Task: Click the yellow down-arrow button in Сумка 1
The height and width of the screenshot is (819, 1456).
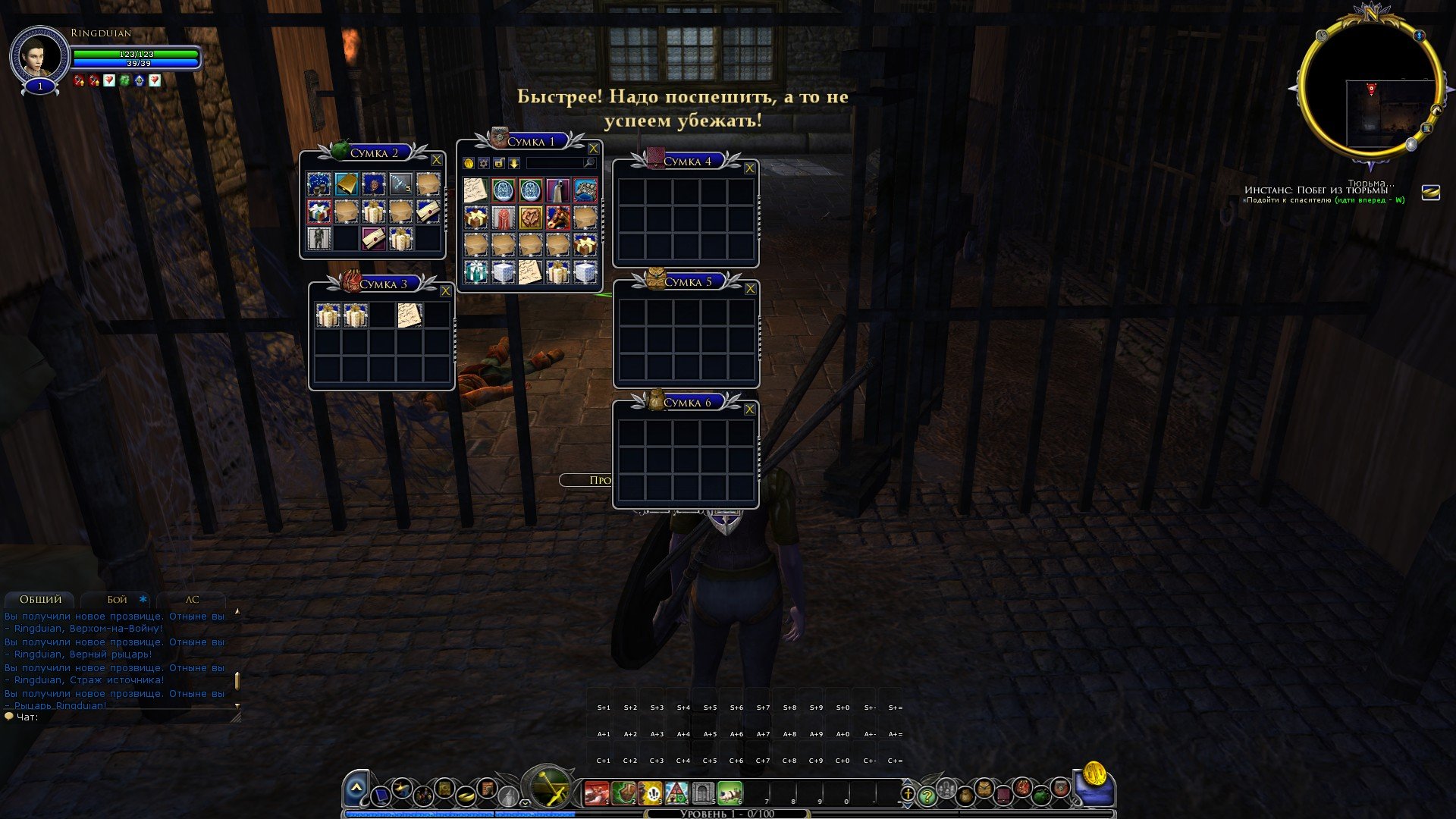Action: [x=514, y=163]
